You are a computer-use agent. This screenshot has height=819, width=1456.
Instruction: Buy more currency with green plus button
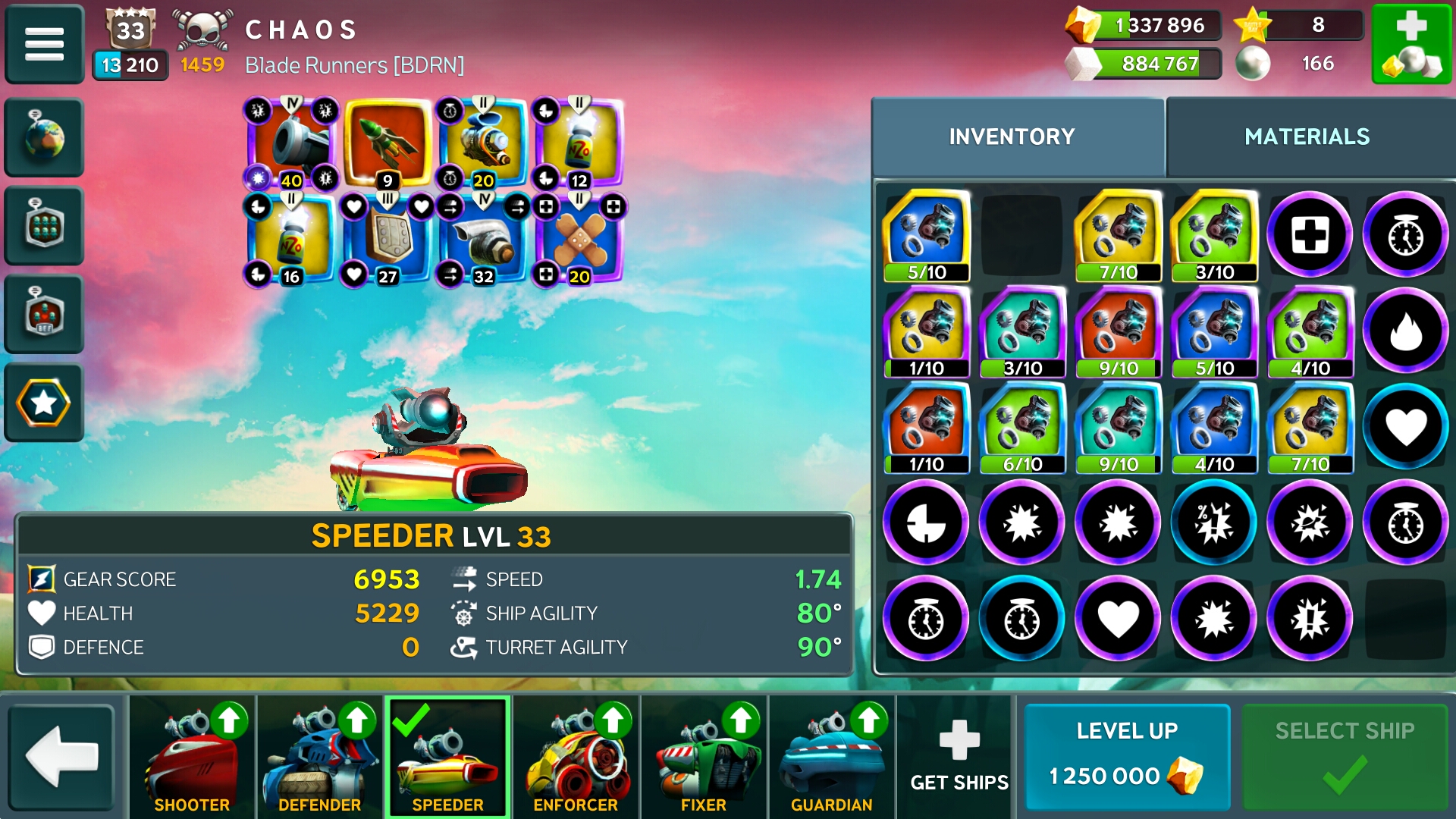click(x=1411, y=43)
